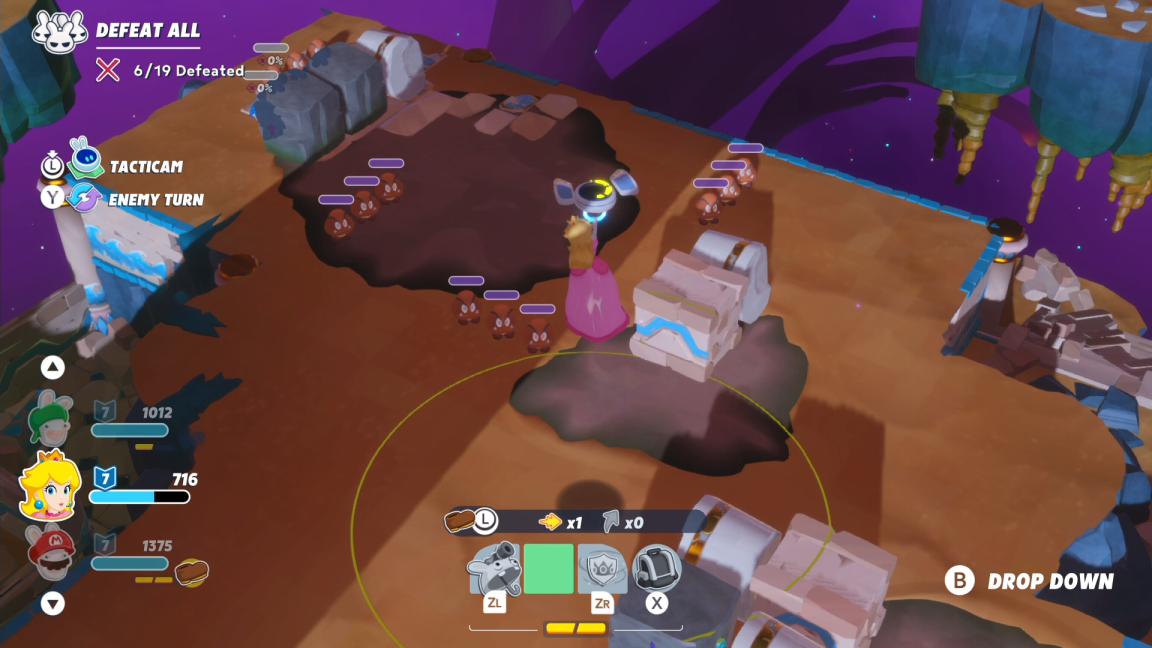Screen dimensions: 1152x648
Task: Click the Defeat All objective tracker
Action: (148, 31)
